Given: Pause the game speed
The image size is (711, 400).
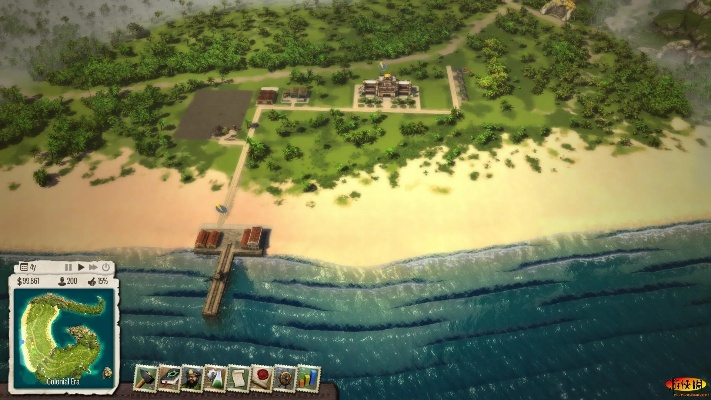Looking at the screenshot, I should click(x=68, y=268).
